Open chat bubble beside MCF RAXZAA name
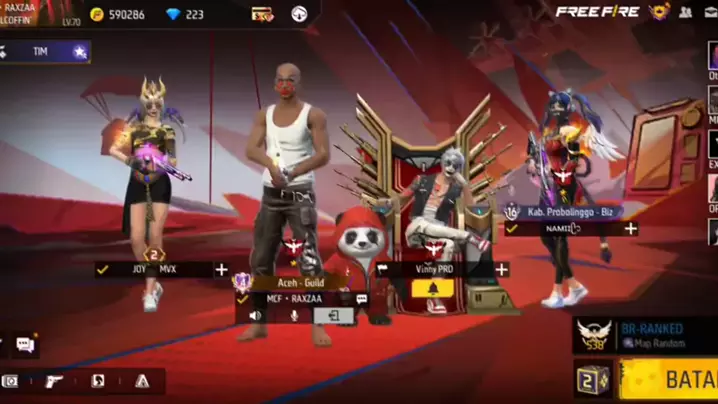 tap(361, 299)
